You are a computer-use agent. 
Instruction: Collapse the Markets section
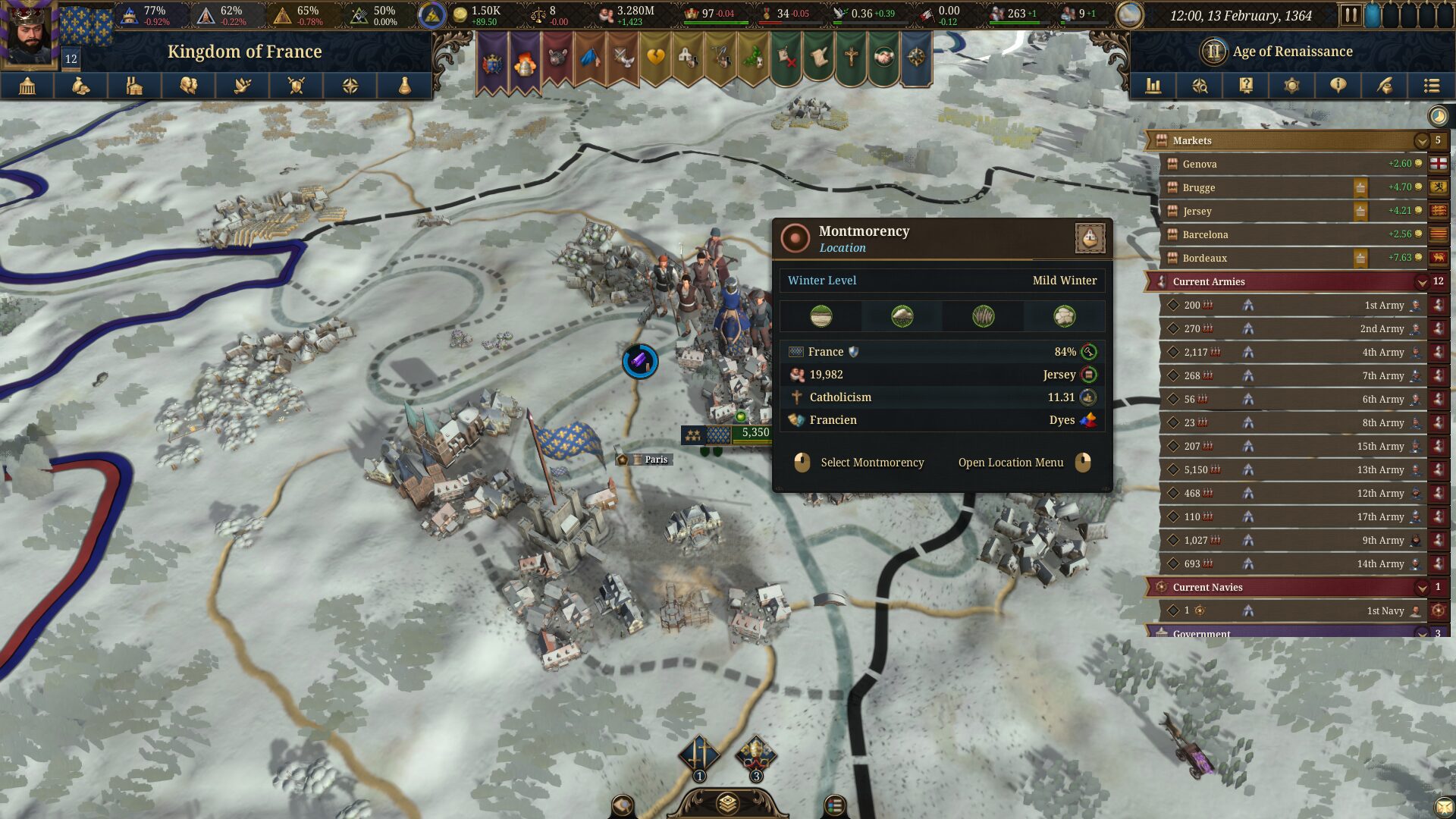point(1421,140)
